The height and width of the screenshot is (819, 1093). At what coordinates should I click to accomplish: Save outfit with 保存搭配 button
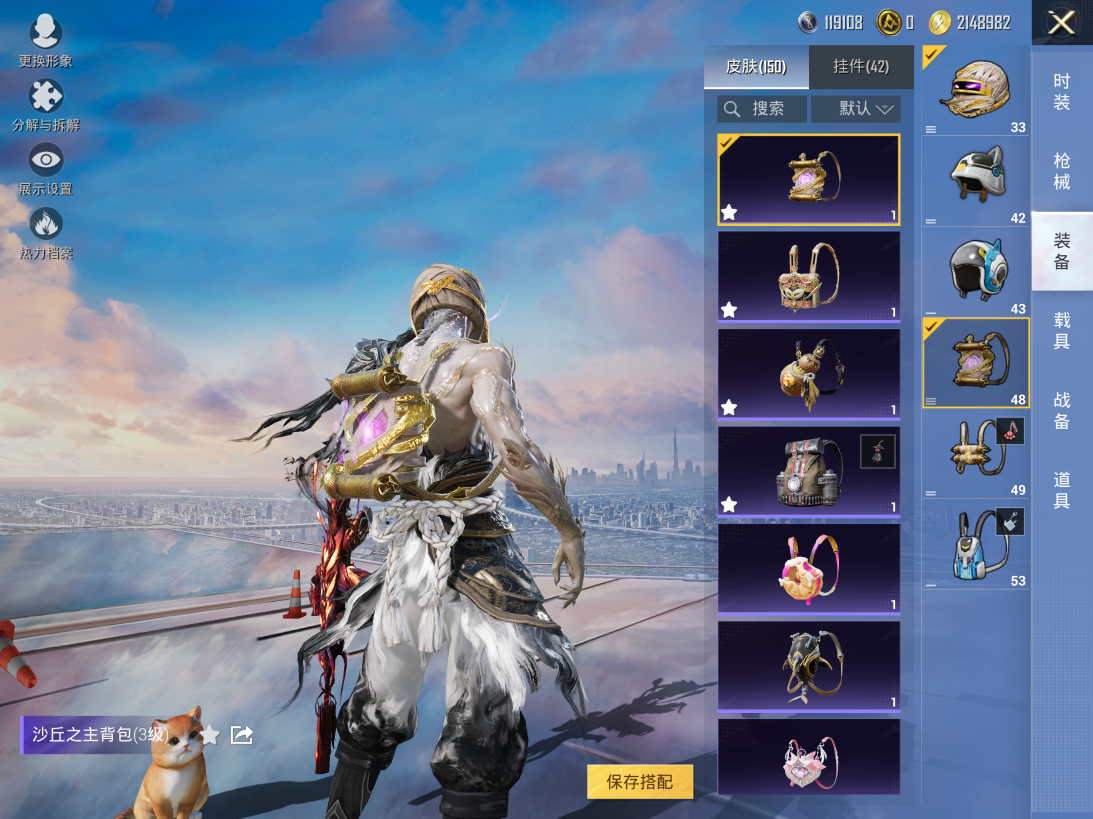(640, 782)
